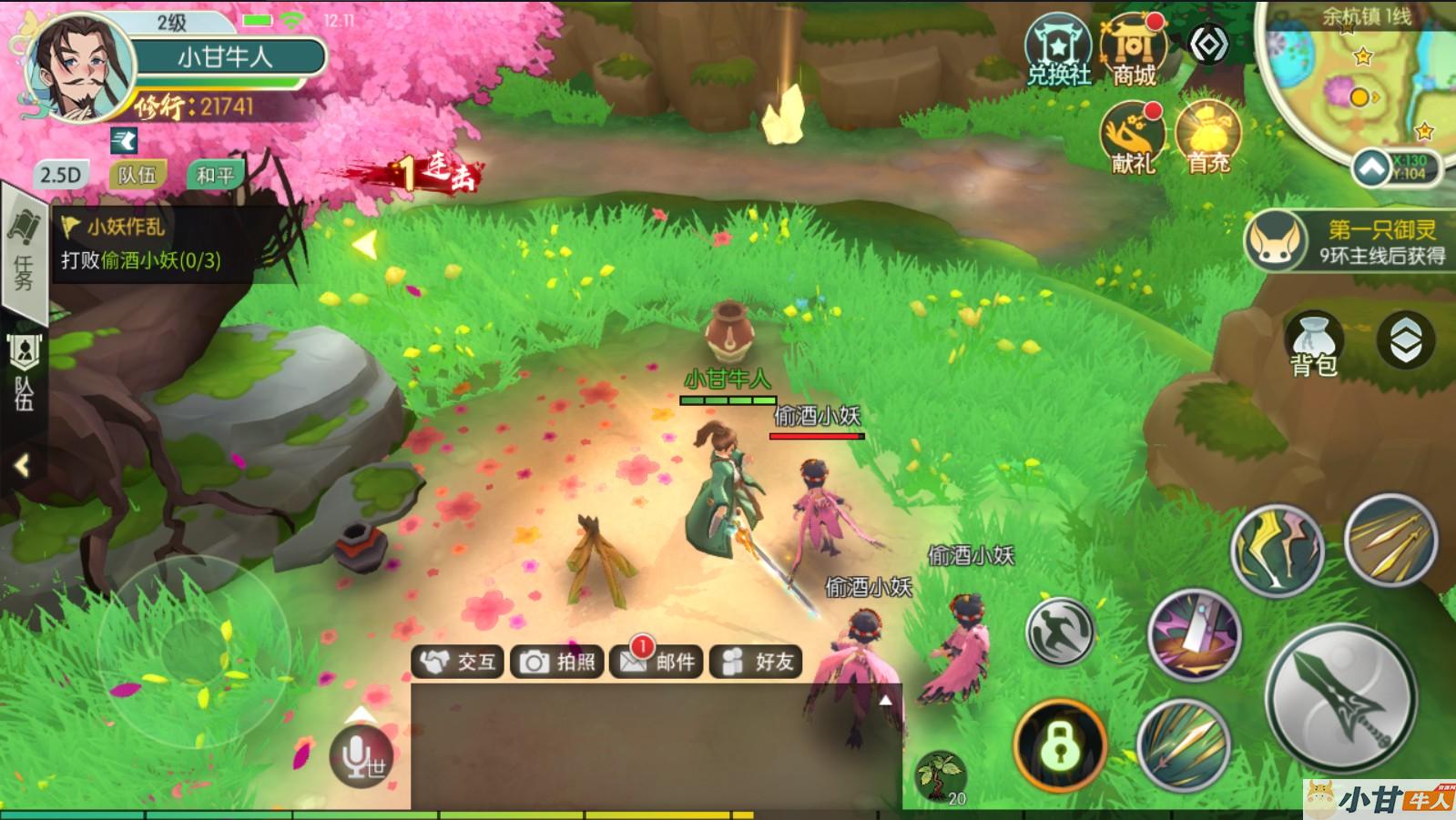Open the 邮件 mail inbox
1456x820 pixels.
[657, 662]
